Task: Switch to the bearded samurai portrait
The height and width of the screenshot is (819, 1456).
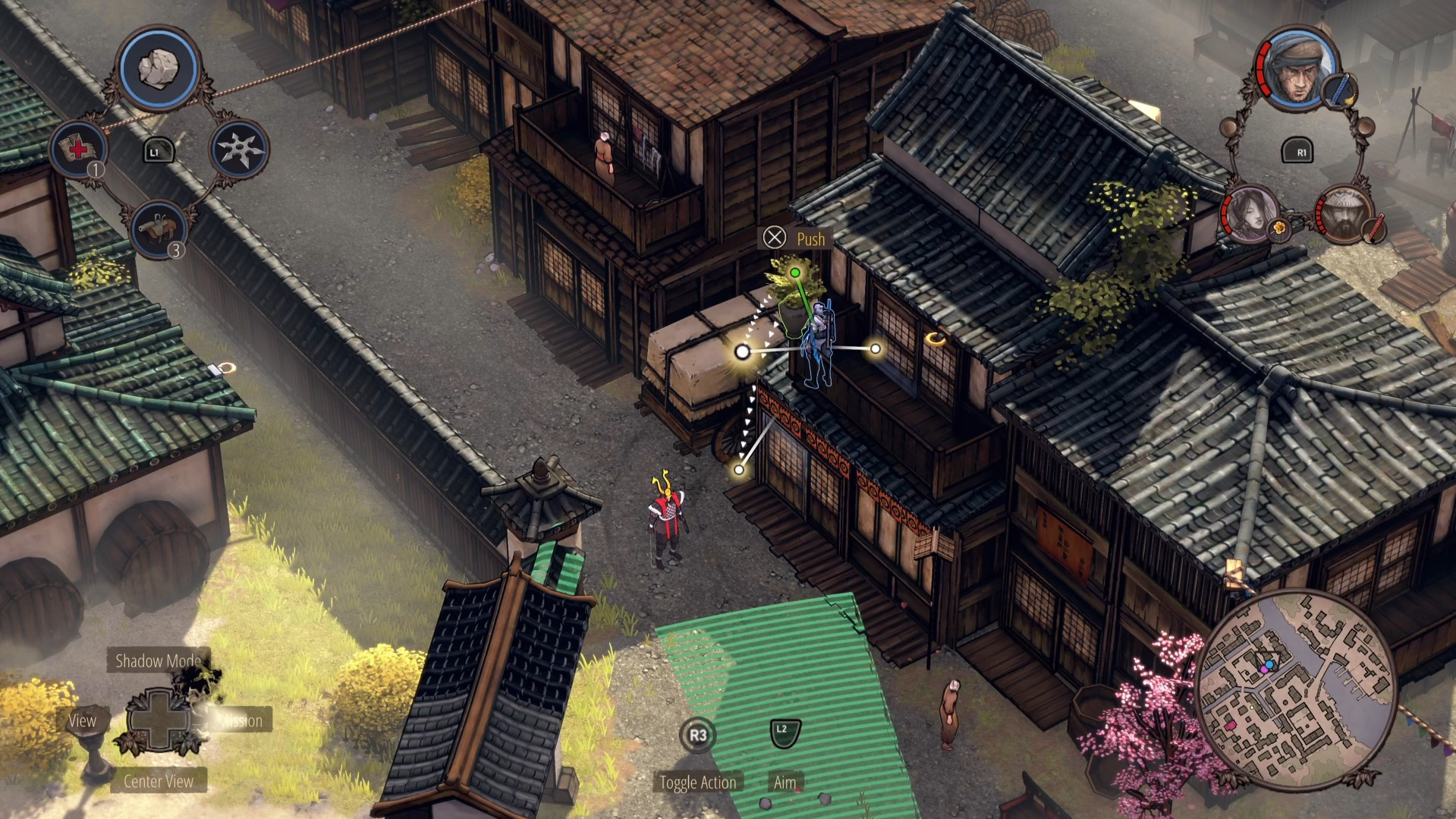Action: click(x=1344, y=214)
